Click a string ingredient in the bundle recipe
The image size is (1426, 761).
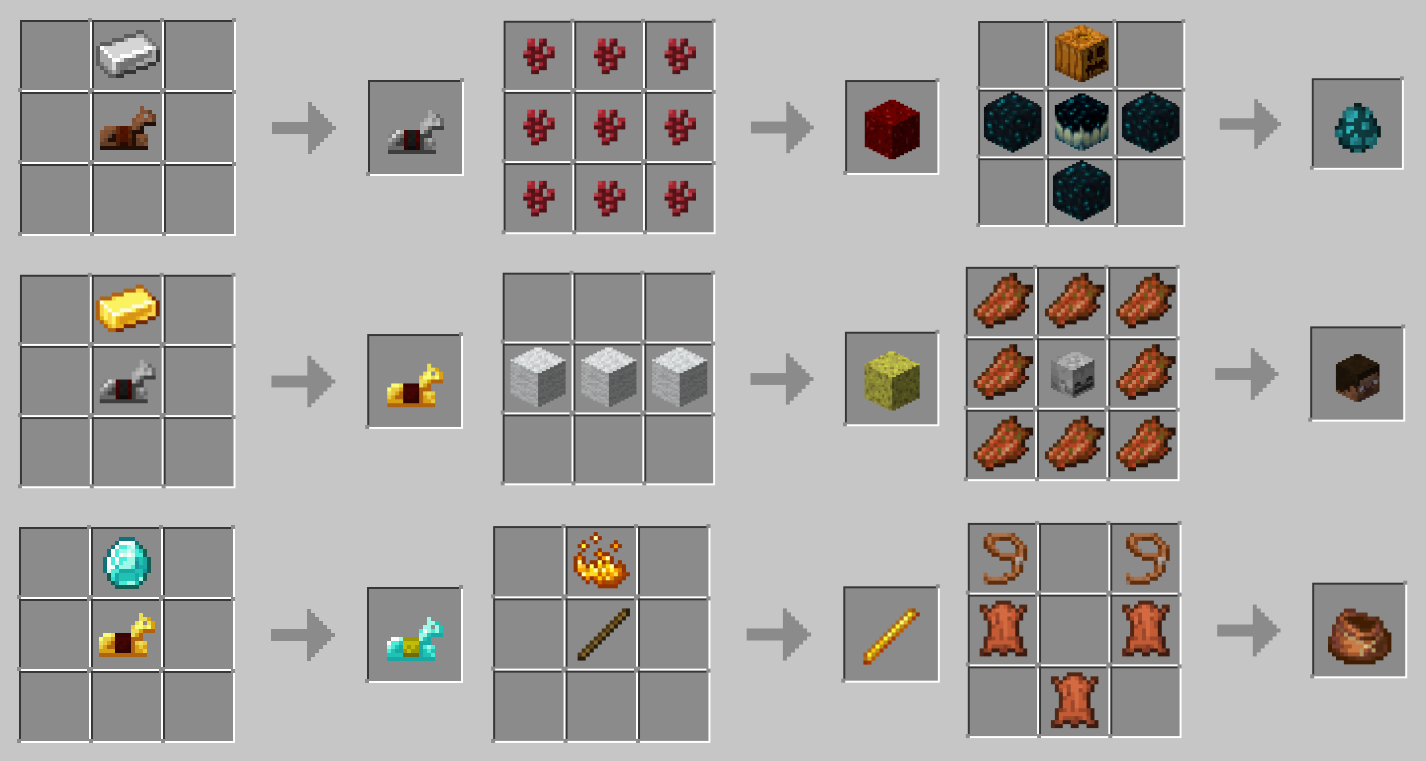point(1003,559)
